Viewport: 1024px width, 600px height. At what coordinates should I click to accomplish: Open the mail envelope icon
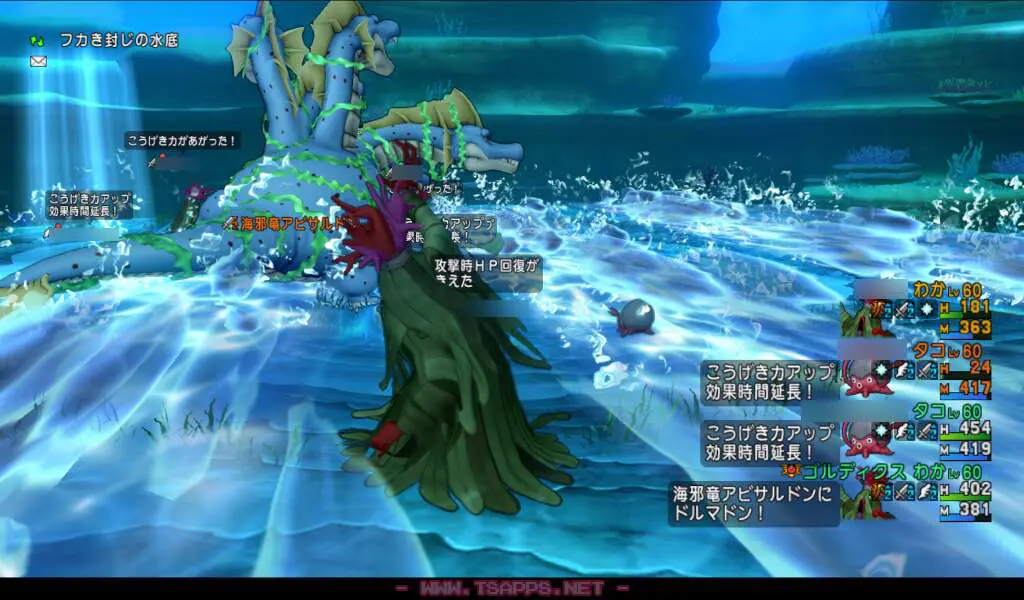(39, 61)
